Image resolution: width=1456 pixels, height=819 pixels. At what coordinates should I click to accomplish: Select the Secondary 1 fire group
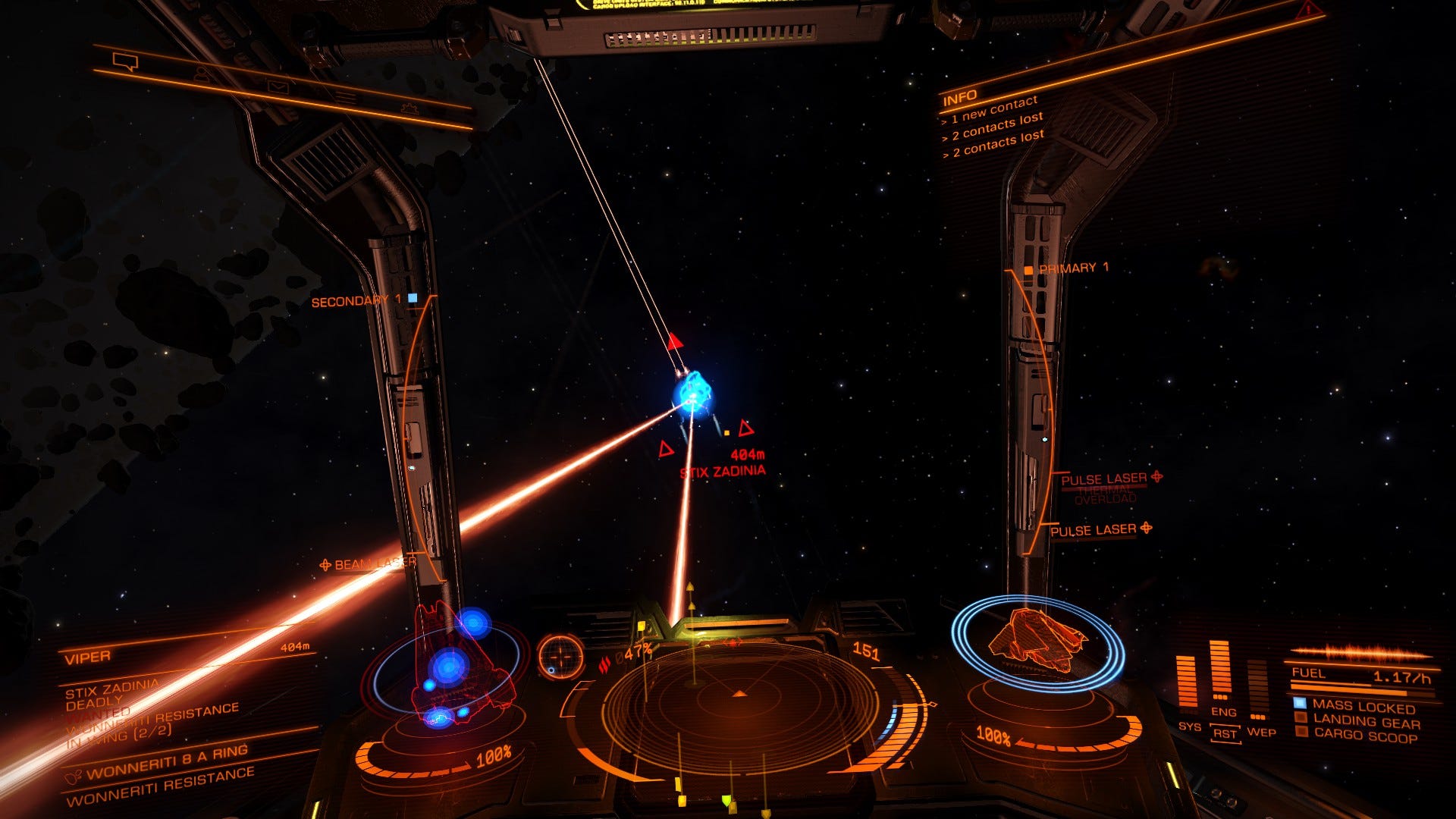[356, 301]
